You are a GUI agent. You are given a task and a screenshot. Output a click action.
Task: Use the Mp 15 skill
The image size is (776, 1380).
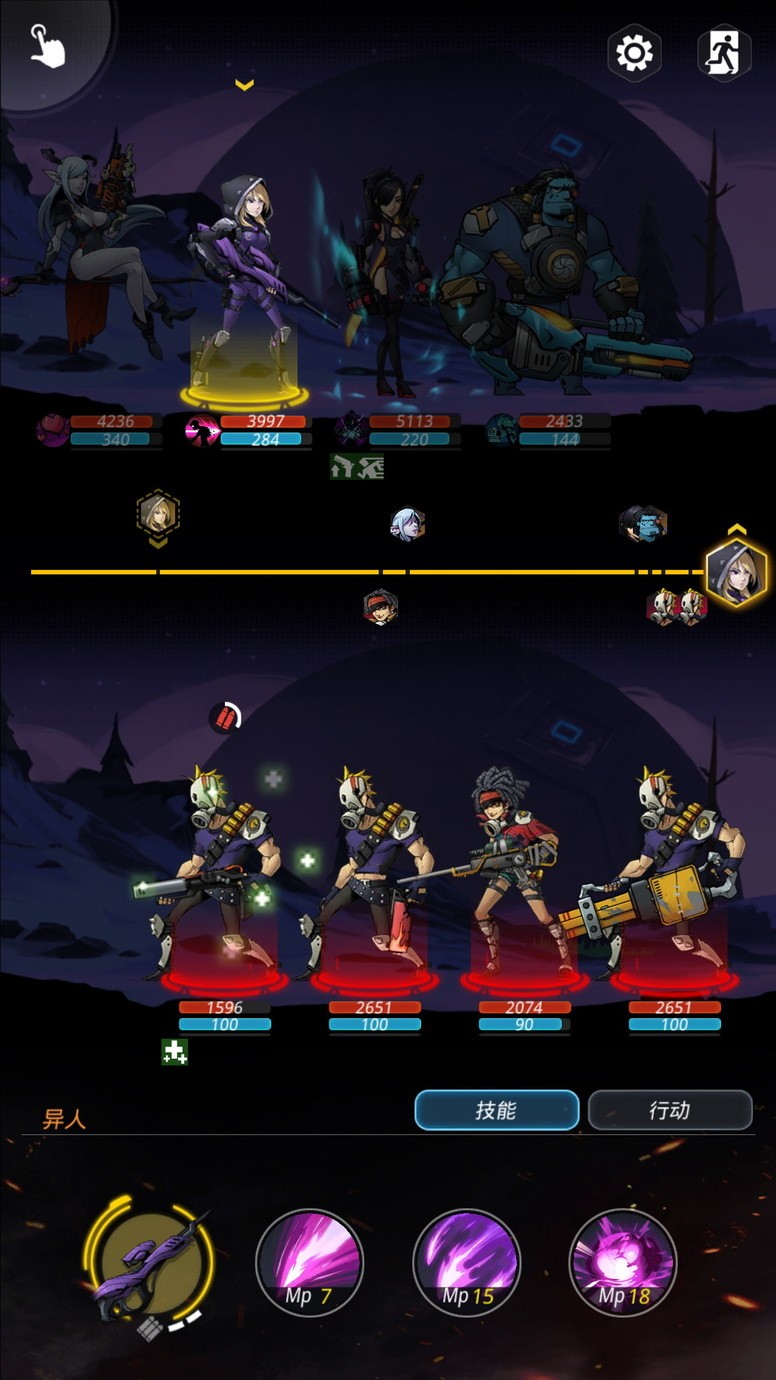pyautogui.click(x=466, y=1262)
